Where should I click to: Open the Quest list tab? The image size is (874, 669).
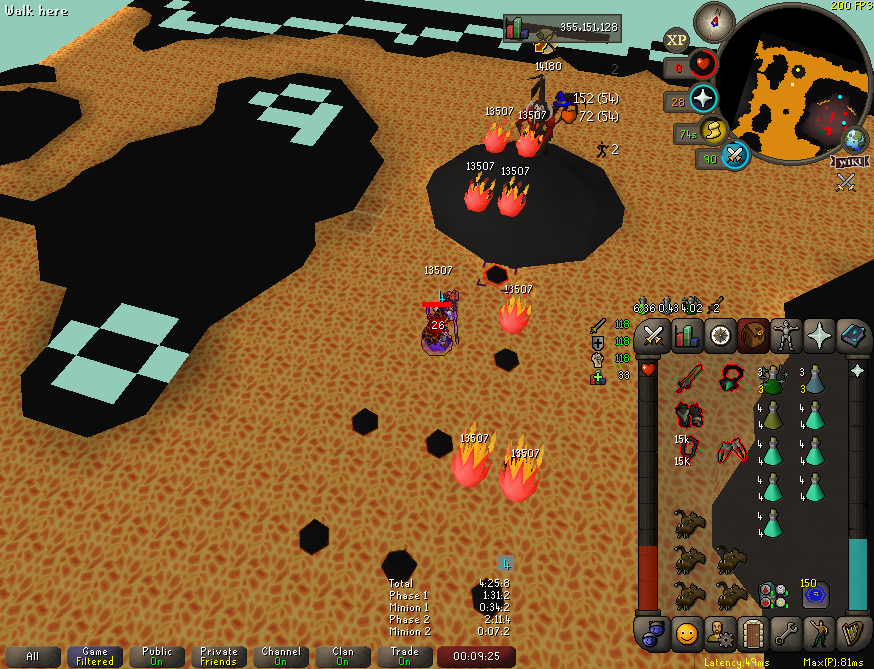point(720,336)
